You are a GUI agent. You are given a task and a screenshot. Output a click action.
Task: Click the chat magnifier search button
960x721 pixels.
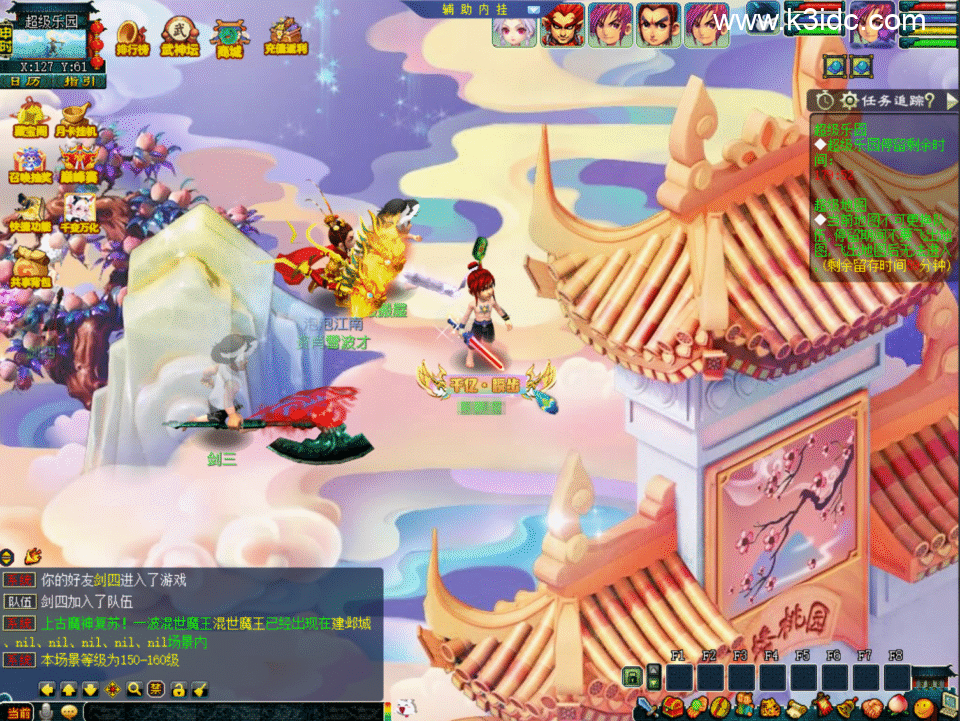pyautogui.click(x=134, y=689)
